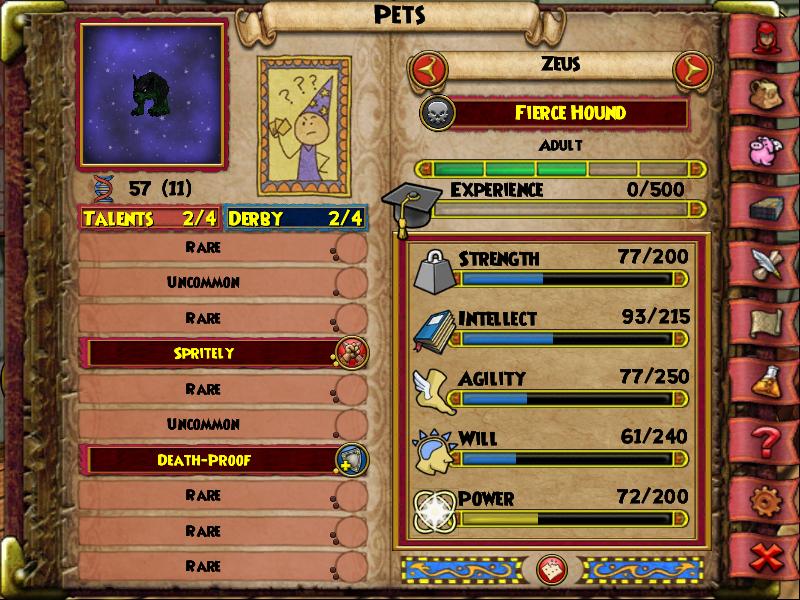Screen dimensions: 800x600
Task: Switch to the Talents tab
Action: (x=150, y=218)
